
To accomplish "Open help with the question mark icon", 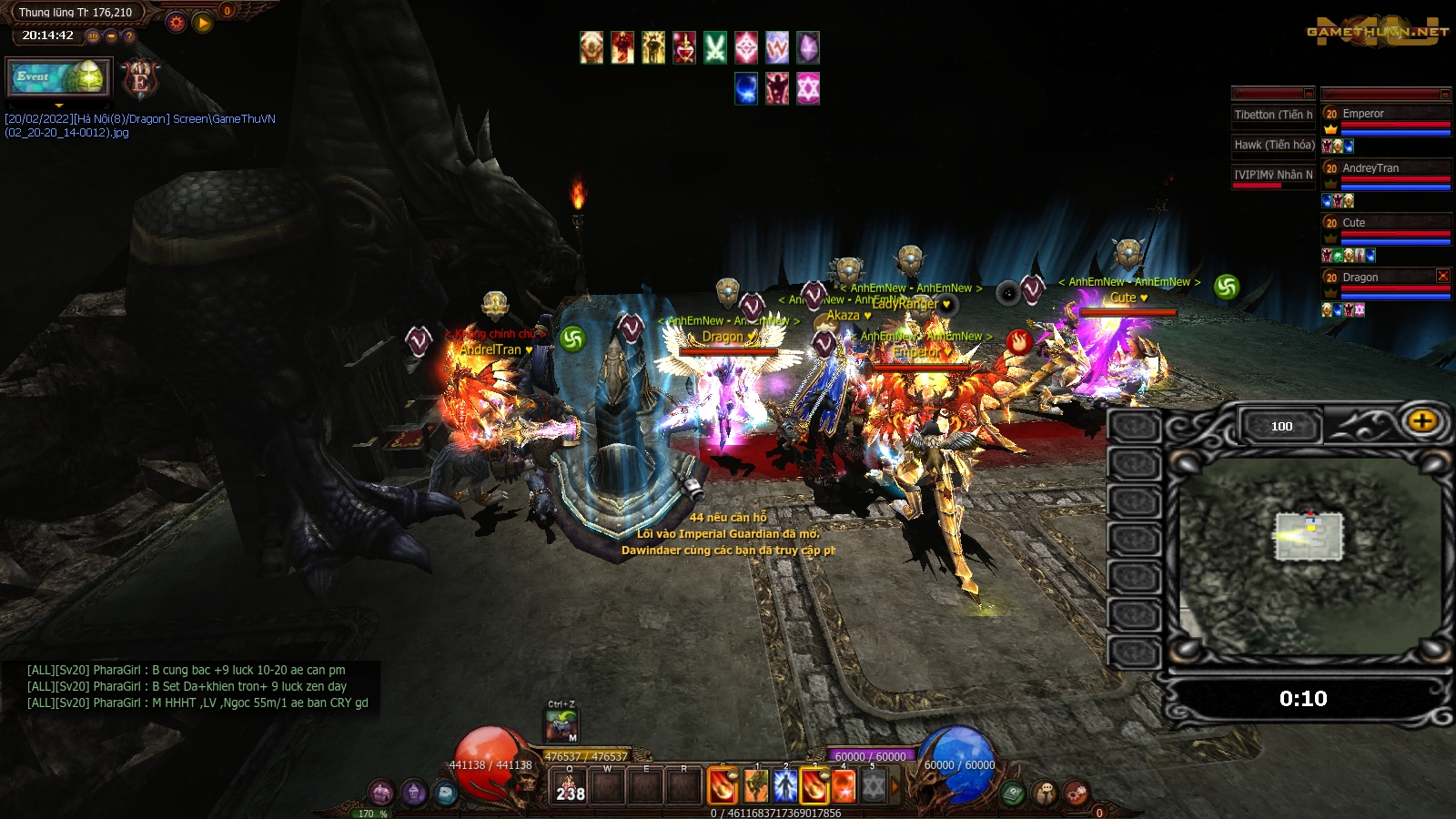I will click(129, 36).
